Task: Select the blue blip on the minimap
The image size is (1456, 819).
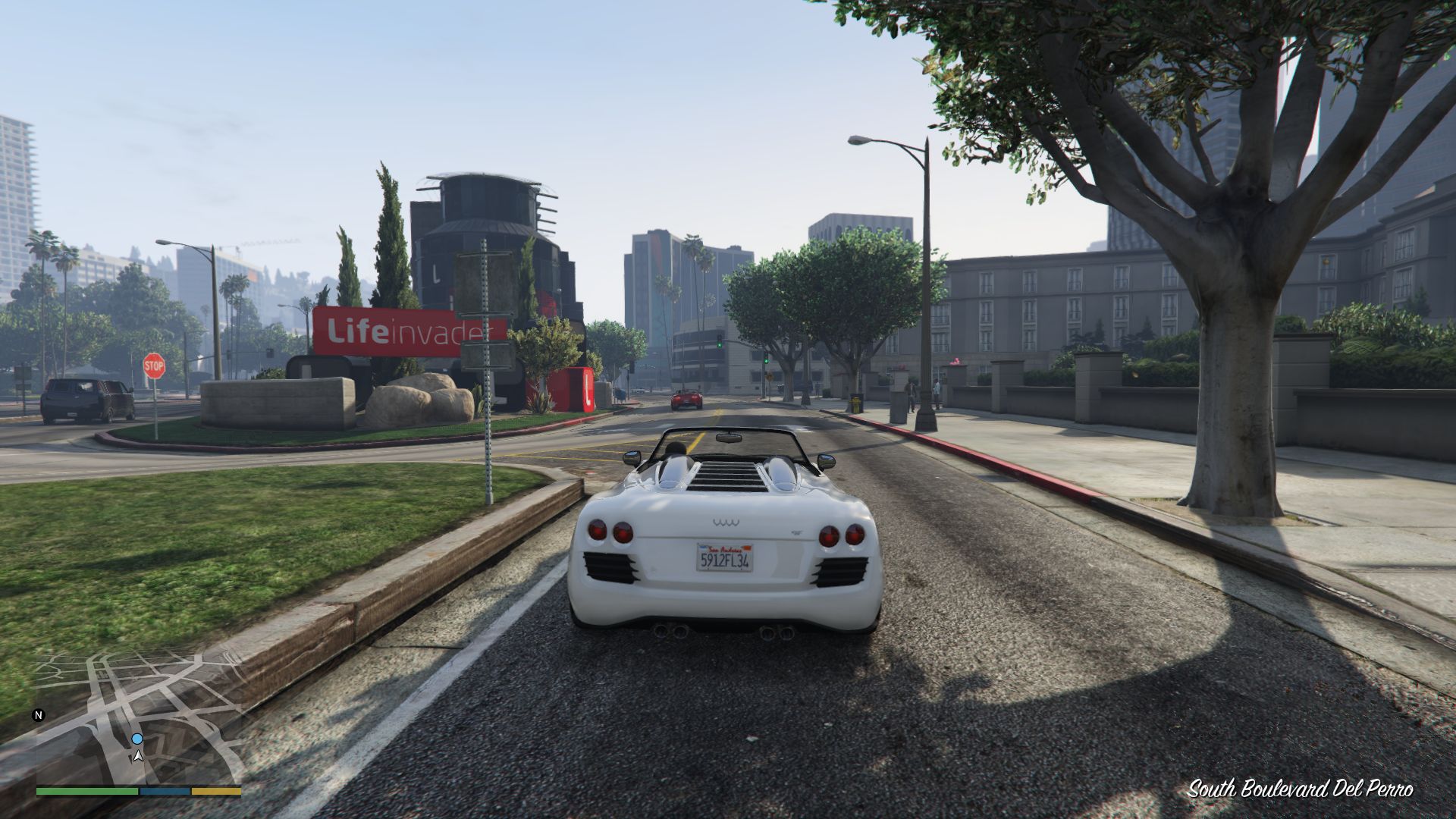Action: click(137, 739)
